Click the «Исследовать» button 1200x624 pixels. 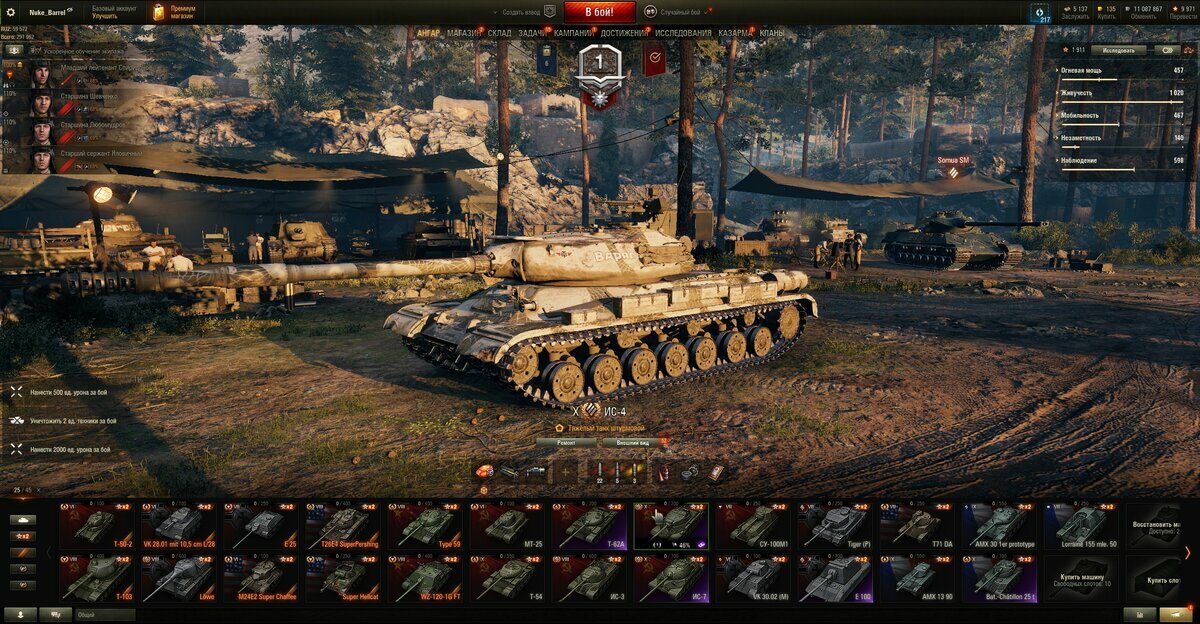point(1118,49)
